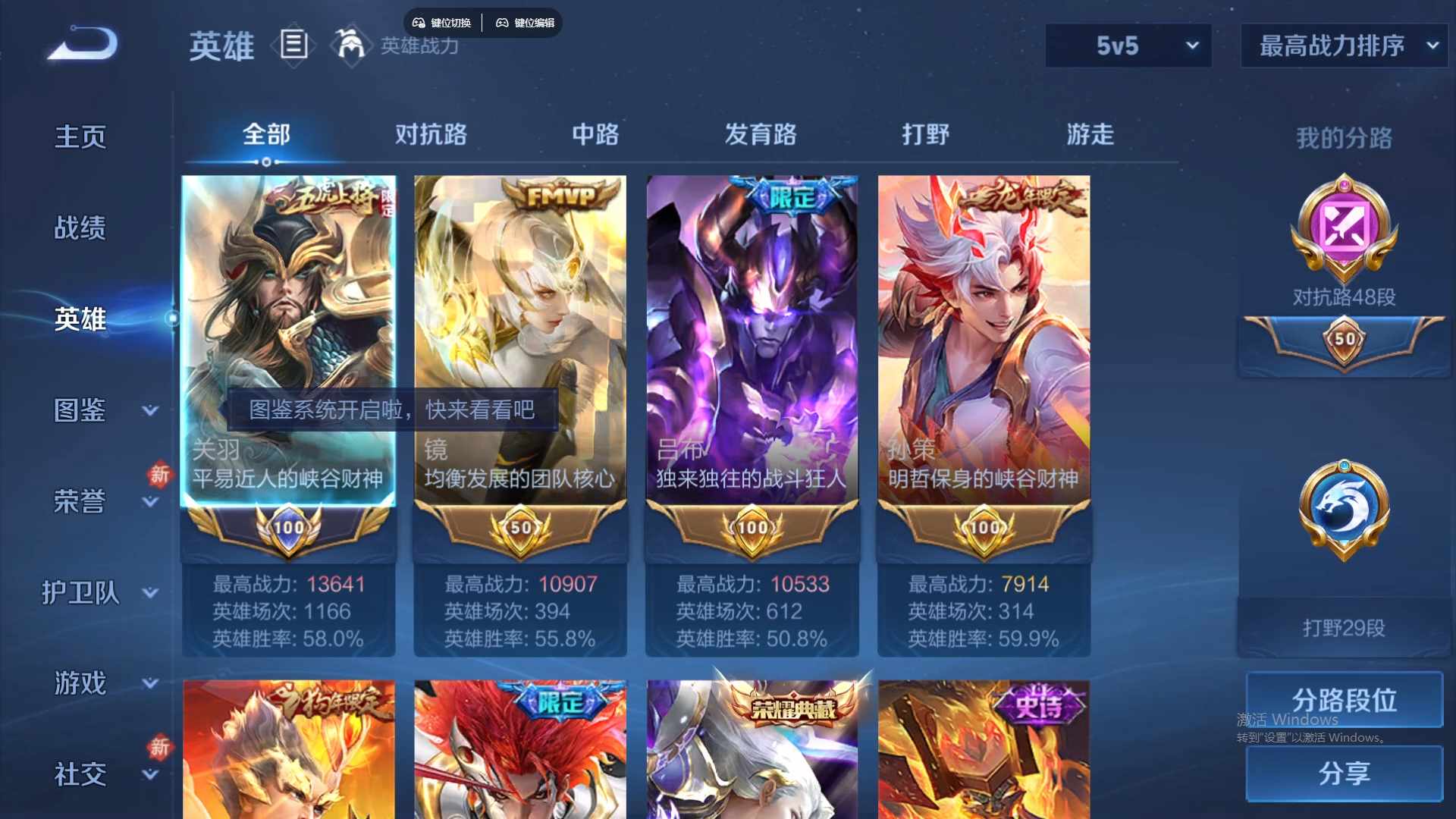Open the hero list icon beside 英雄 title

293,45
